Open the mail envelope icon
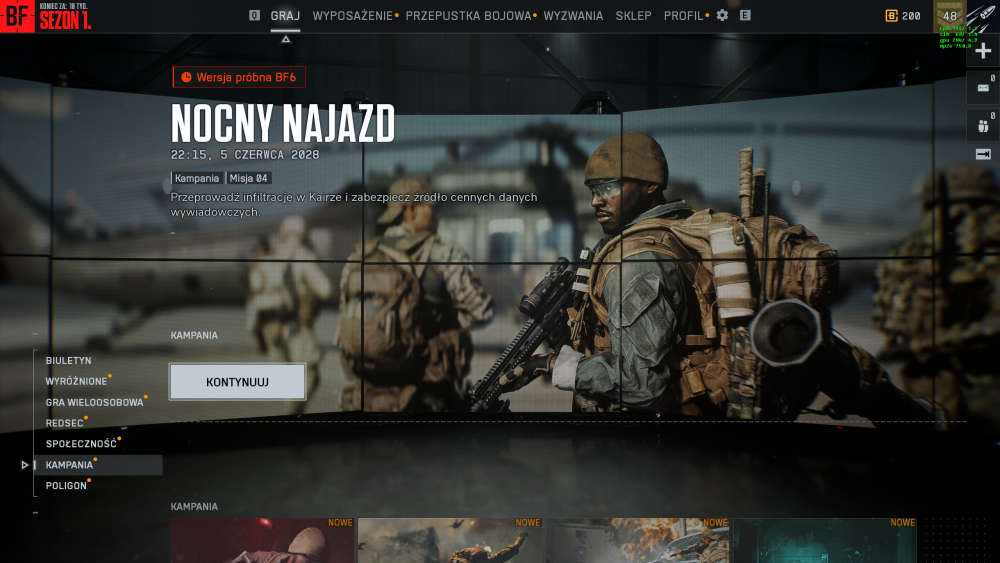Image resolution: width=1000 pixels, height=563 pixels. (x=982, y=88)
